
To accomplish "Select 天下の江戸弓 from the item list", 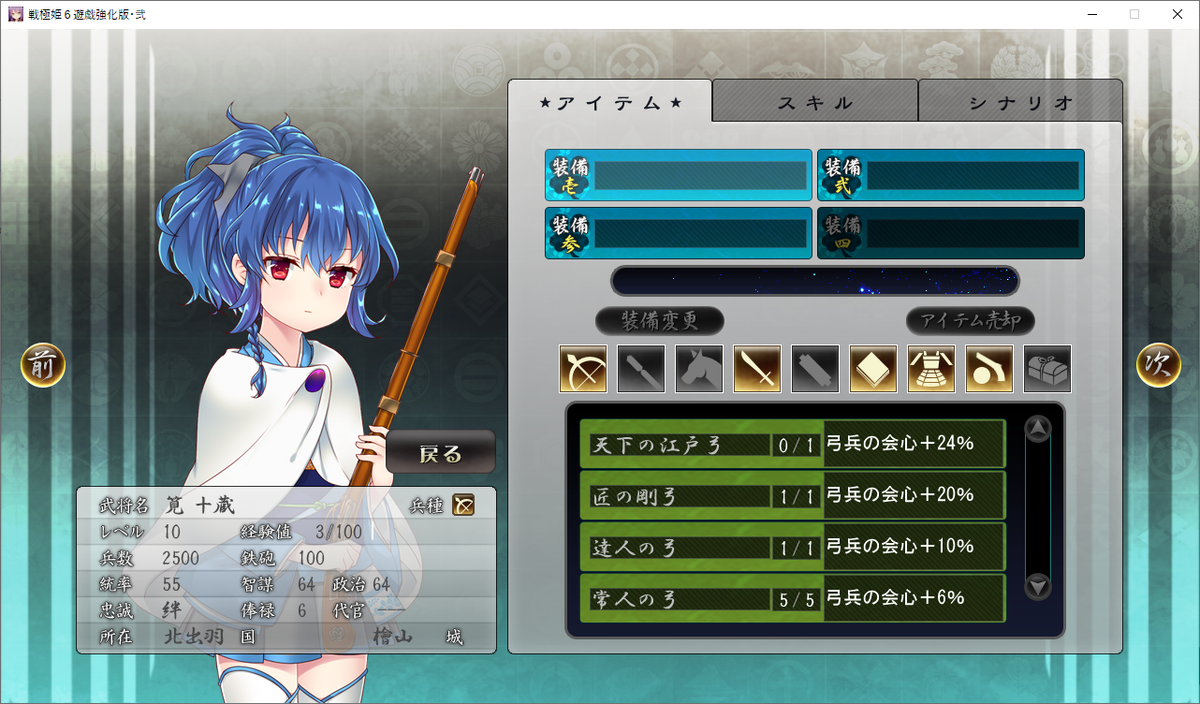I will (792, 444).
